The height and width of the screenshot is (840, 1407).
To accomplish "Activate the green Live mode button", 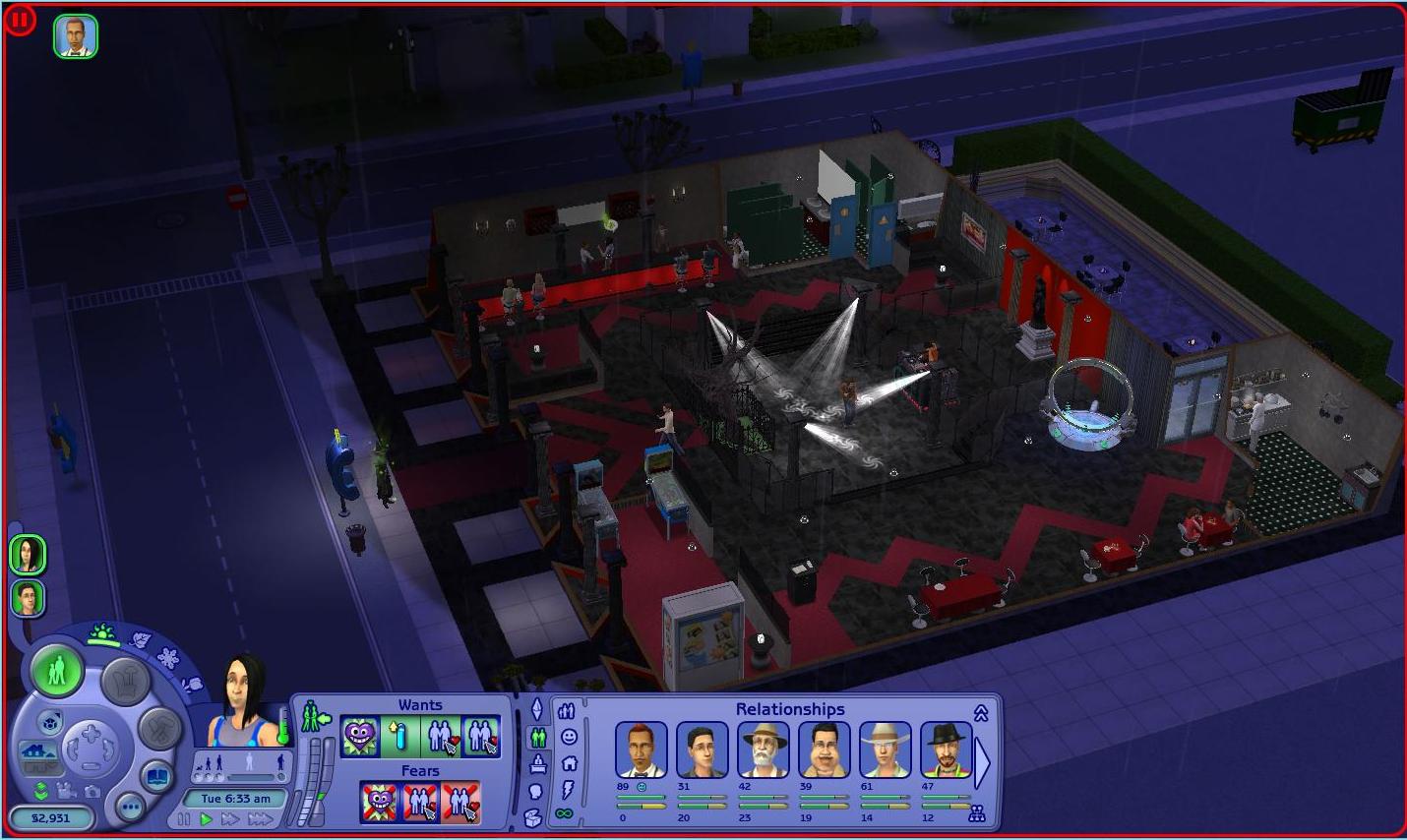I will click(x=57, y=671).
